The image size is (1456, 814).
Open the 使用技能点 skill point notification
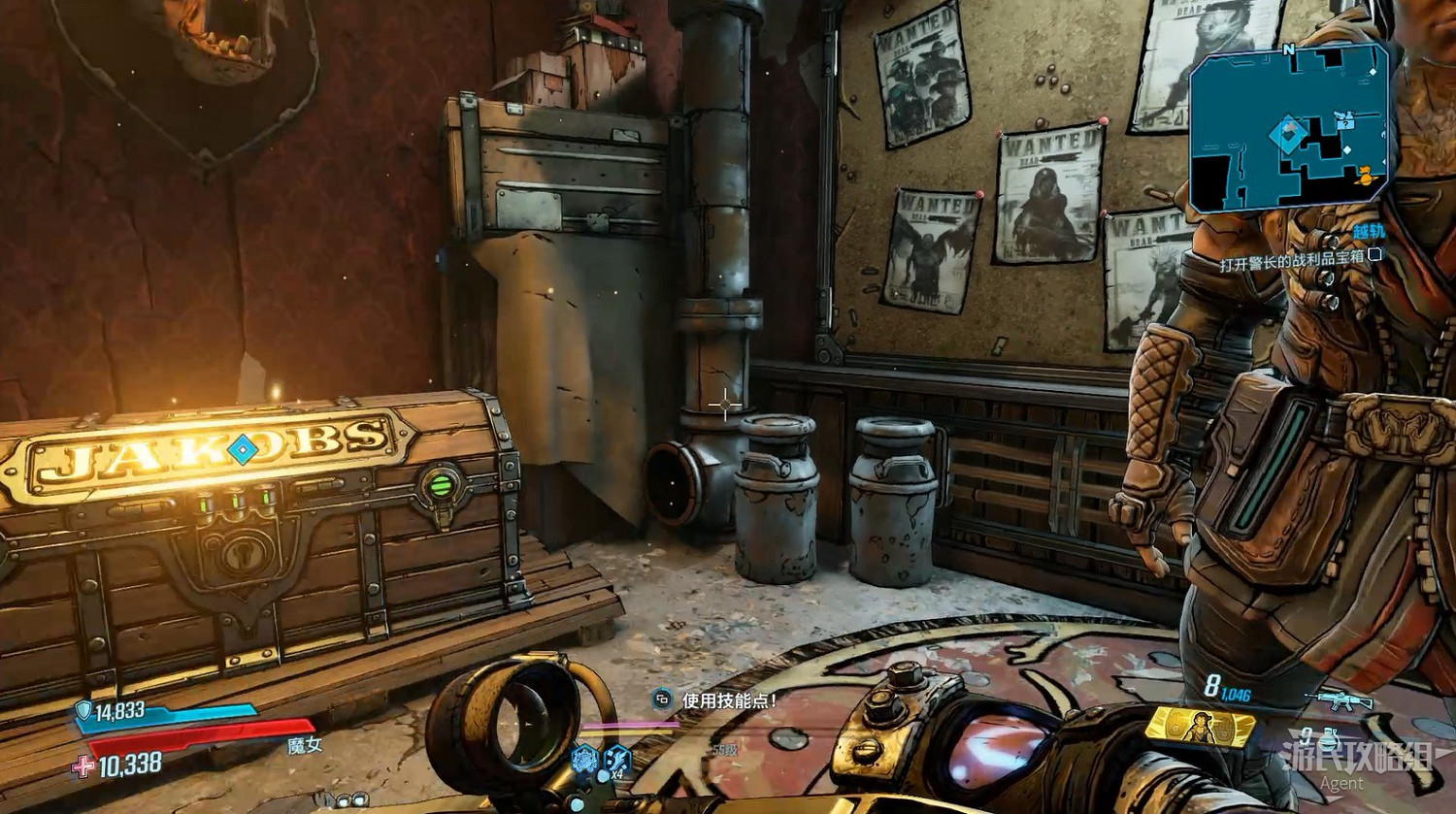pos(718,700)
